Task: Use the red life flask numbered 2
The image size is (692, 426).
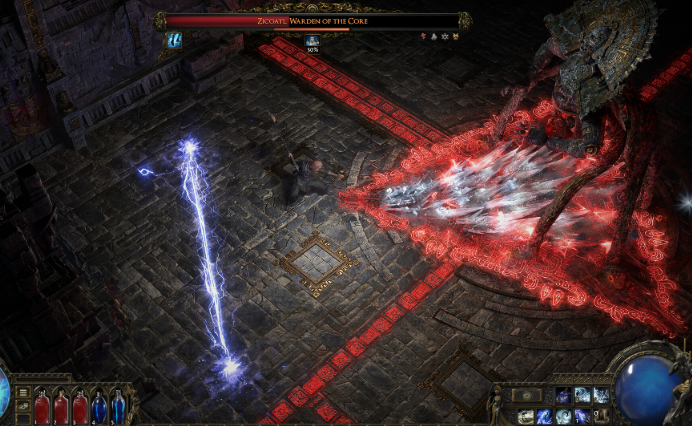Action: (x=61, y=406)
